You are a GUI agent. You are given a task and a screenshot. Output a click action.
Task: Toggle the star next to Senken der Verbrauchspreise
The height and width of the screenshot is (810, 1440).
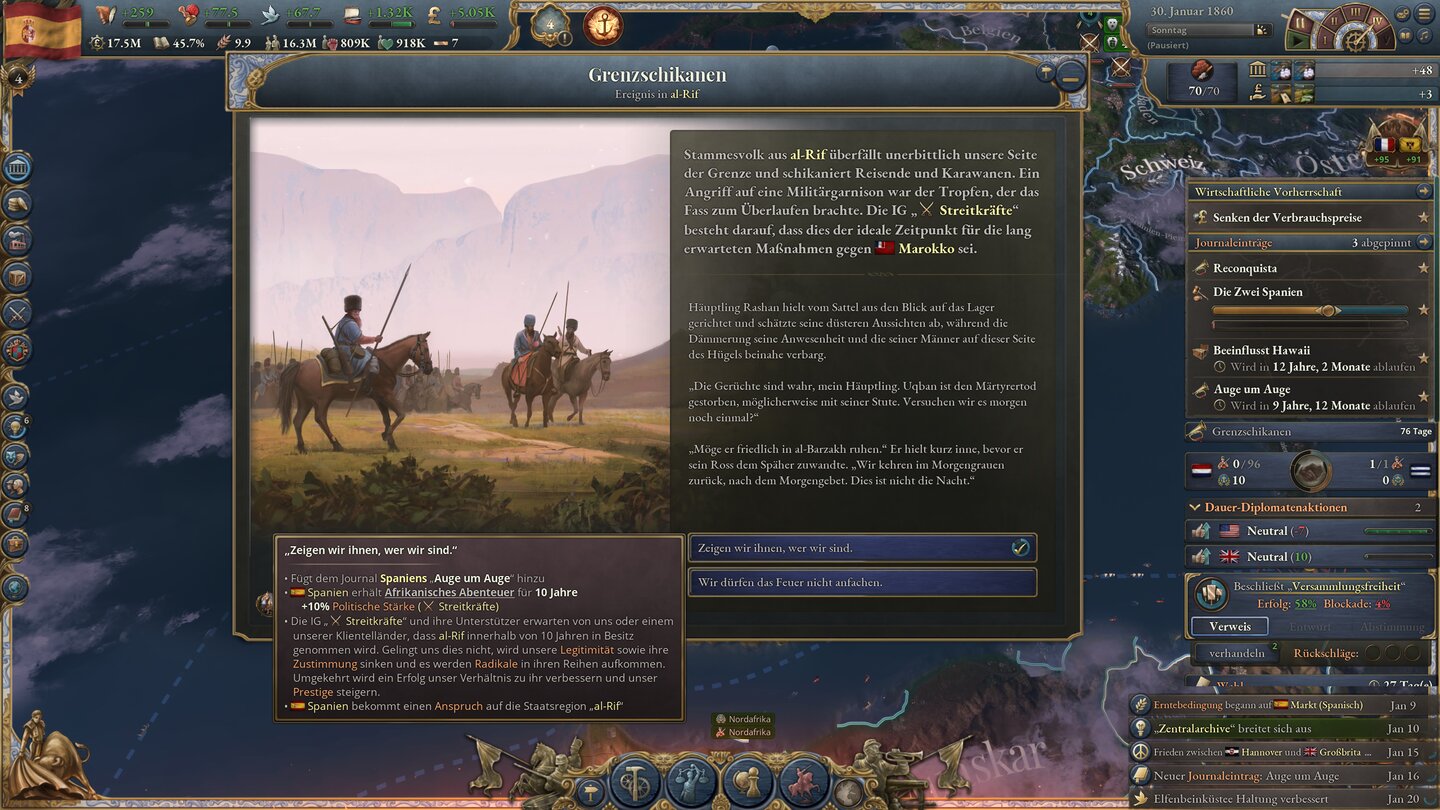[1424, 217]
